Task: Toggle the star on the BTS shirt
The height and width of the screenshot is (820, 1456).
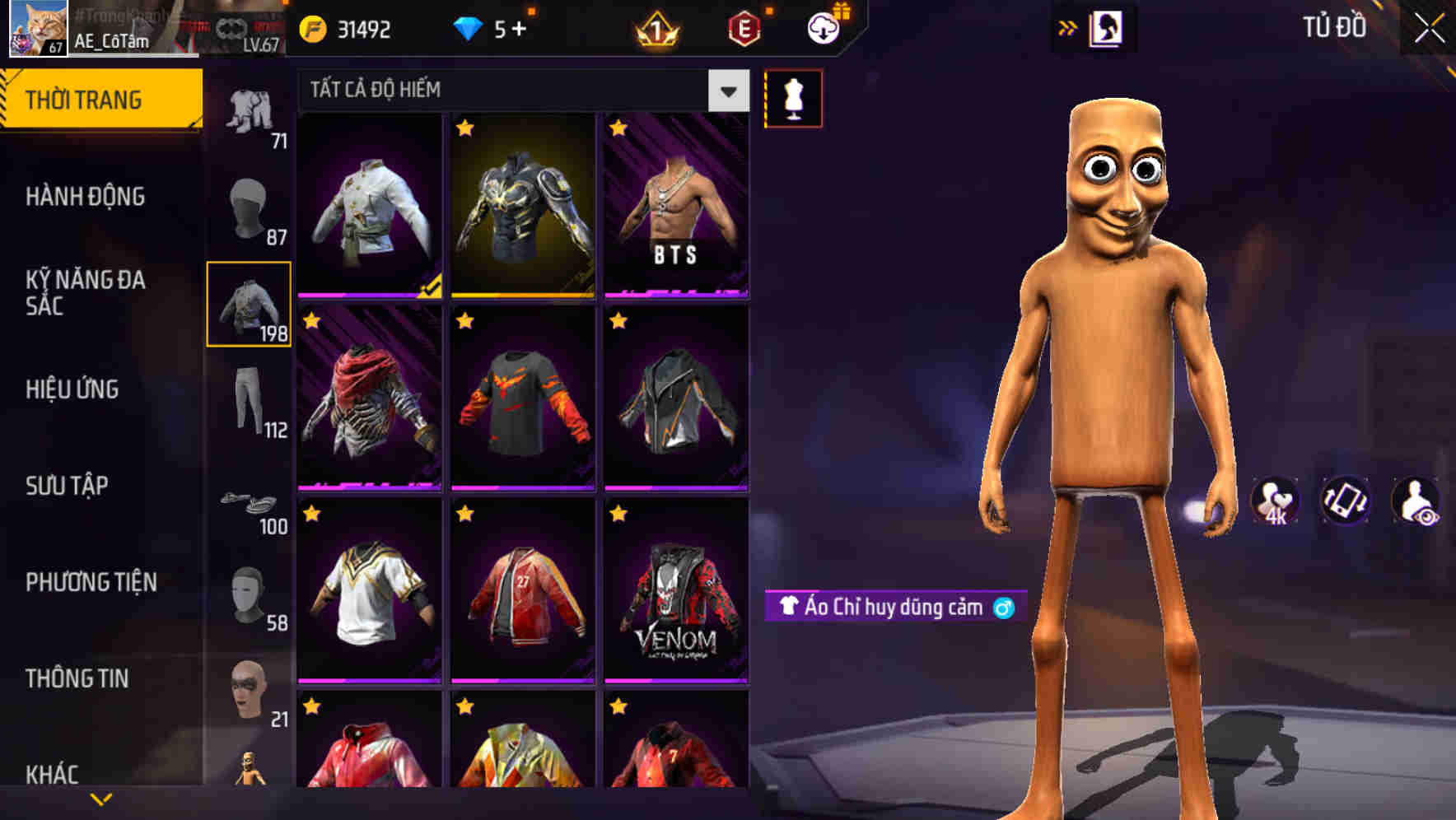Action: click(618, 128)
